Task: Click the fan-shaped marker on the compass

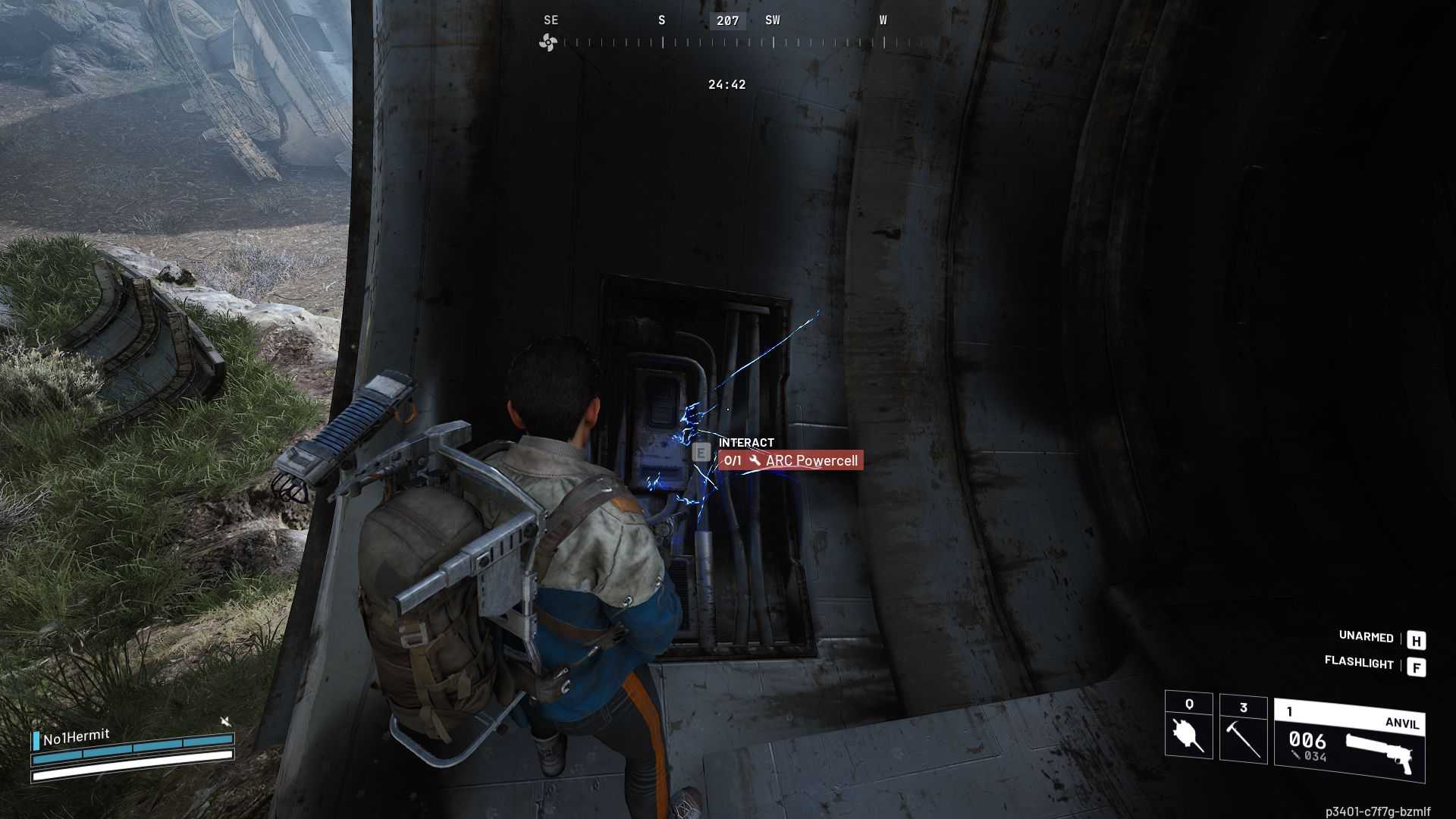Action: [548, 42]
